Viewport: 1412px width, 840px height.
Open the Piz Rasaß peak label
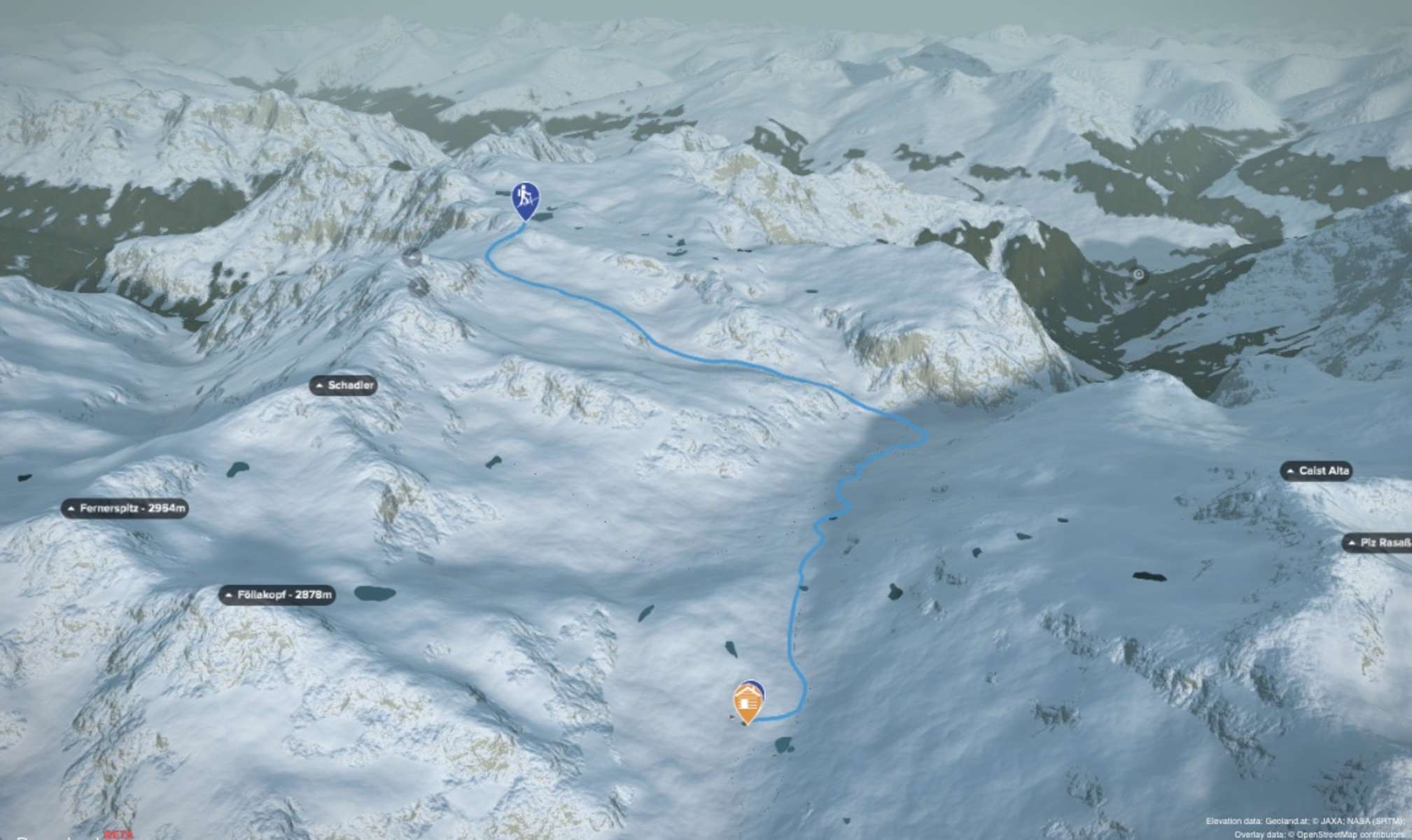click(1377, 542)
